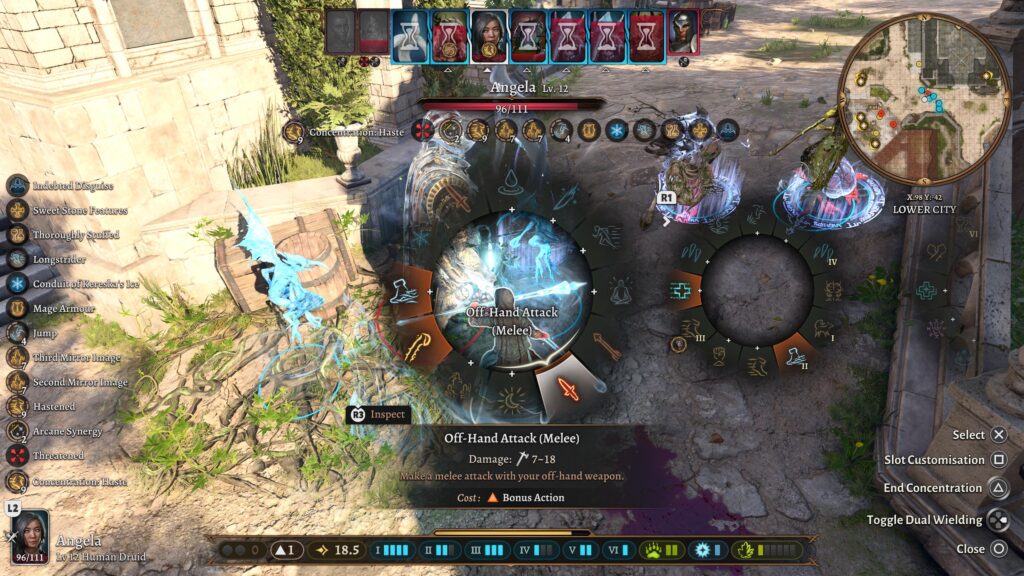The image size is (1024, 576).
Task: Click the Hastened condition in status list
Action: [x=17, y=406]
